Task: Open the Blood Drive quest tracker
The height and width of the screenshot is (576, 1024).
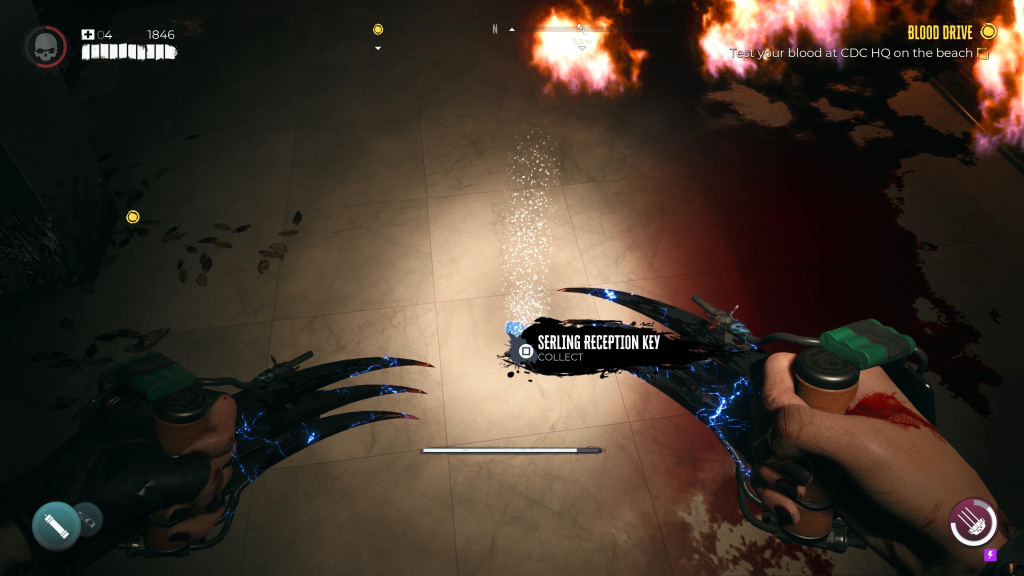Action: point(940,33)
